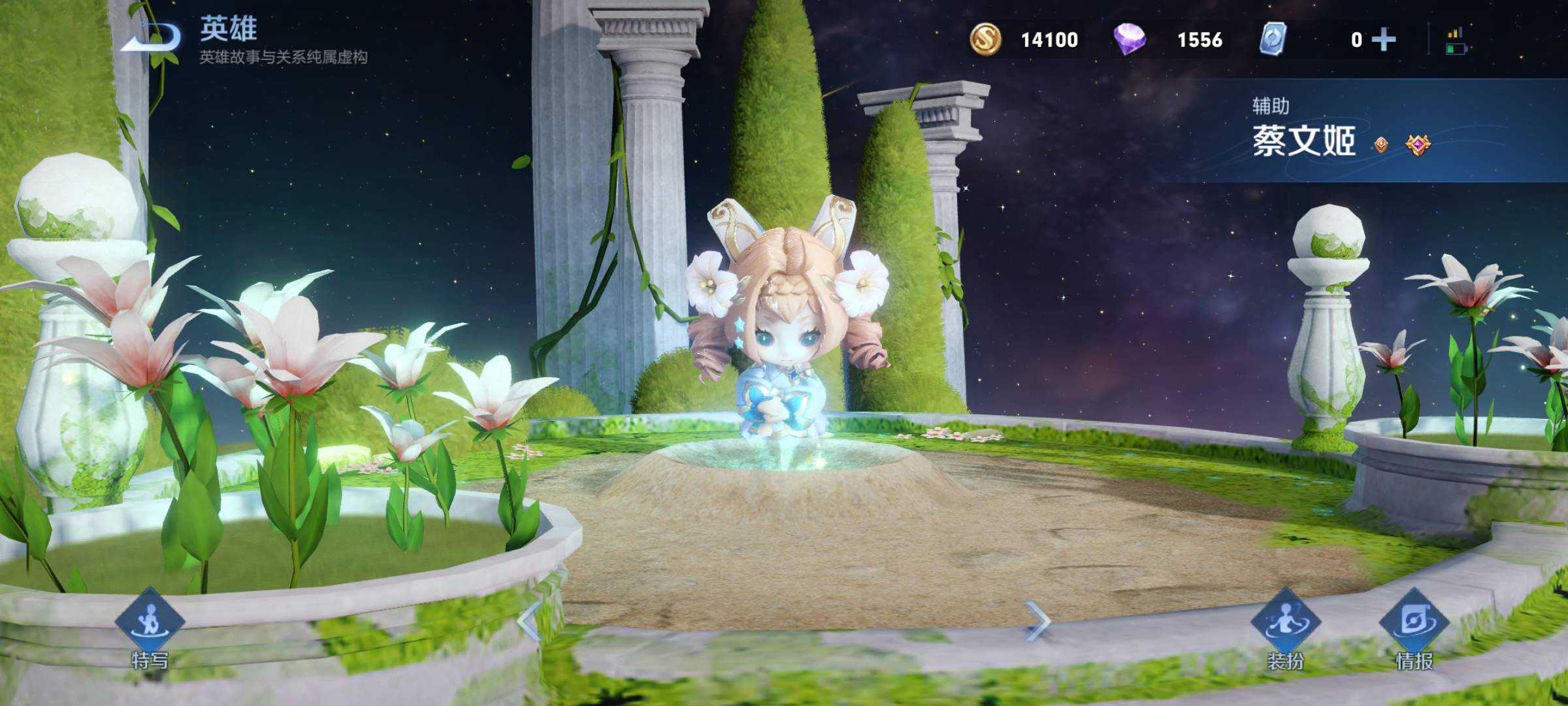Viewport: 1568px width, 706px height.
Task: Switch to the next hero with right arrow
Action: [1037, 620]
